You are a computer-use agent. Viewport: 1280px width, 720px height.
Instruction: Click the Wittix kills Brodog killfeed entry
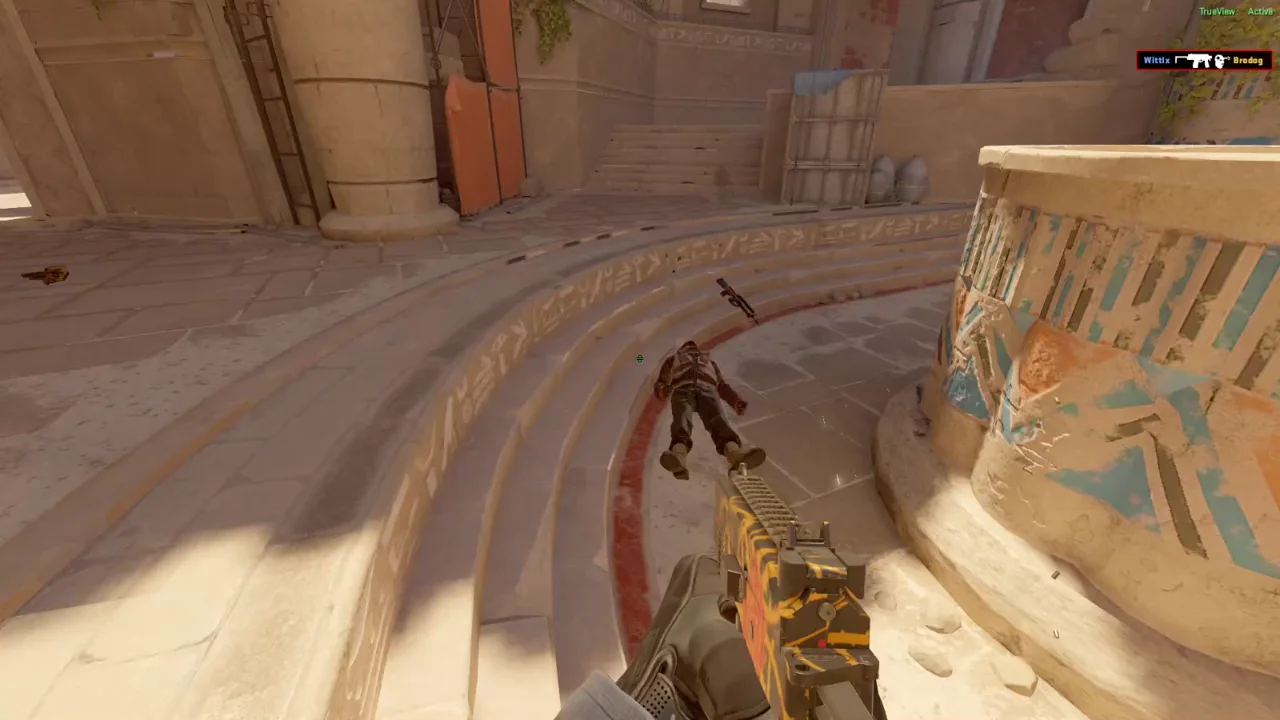1203,61
